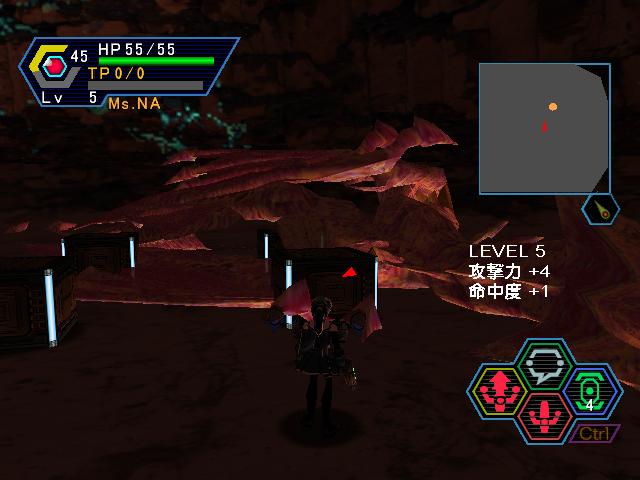
Task: Trigger the bottom red attack hexagon
Action: [x=544, y=415]
